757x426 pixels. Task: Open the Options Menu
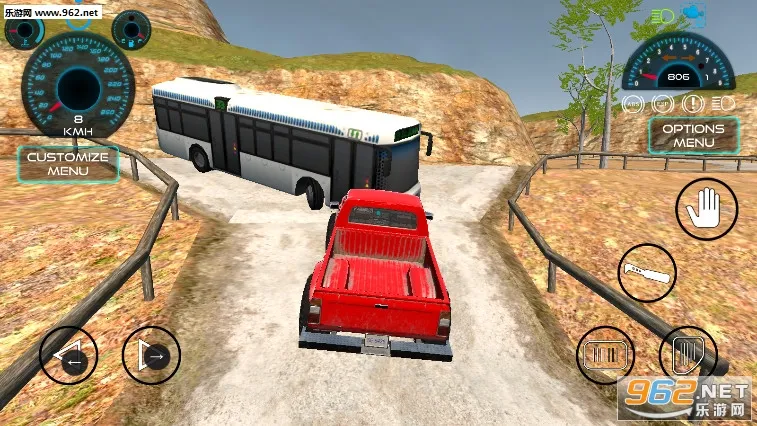[693, 135]
